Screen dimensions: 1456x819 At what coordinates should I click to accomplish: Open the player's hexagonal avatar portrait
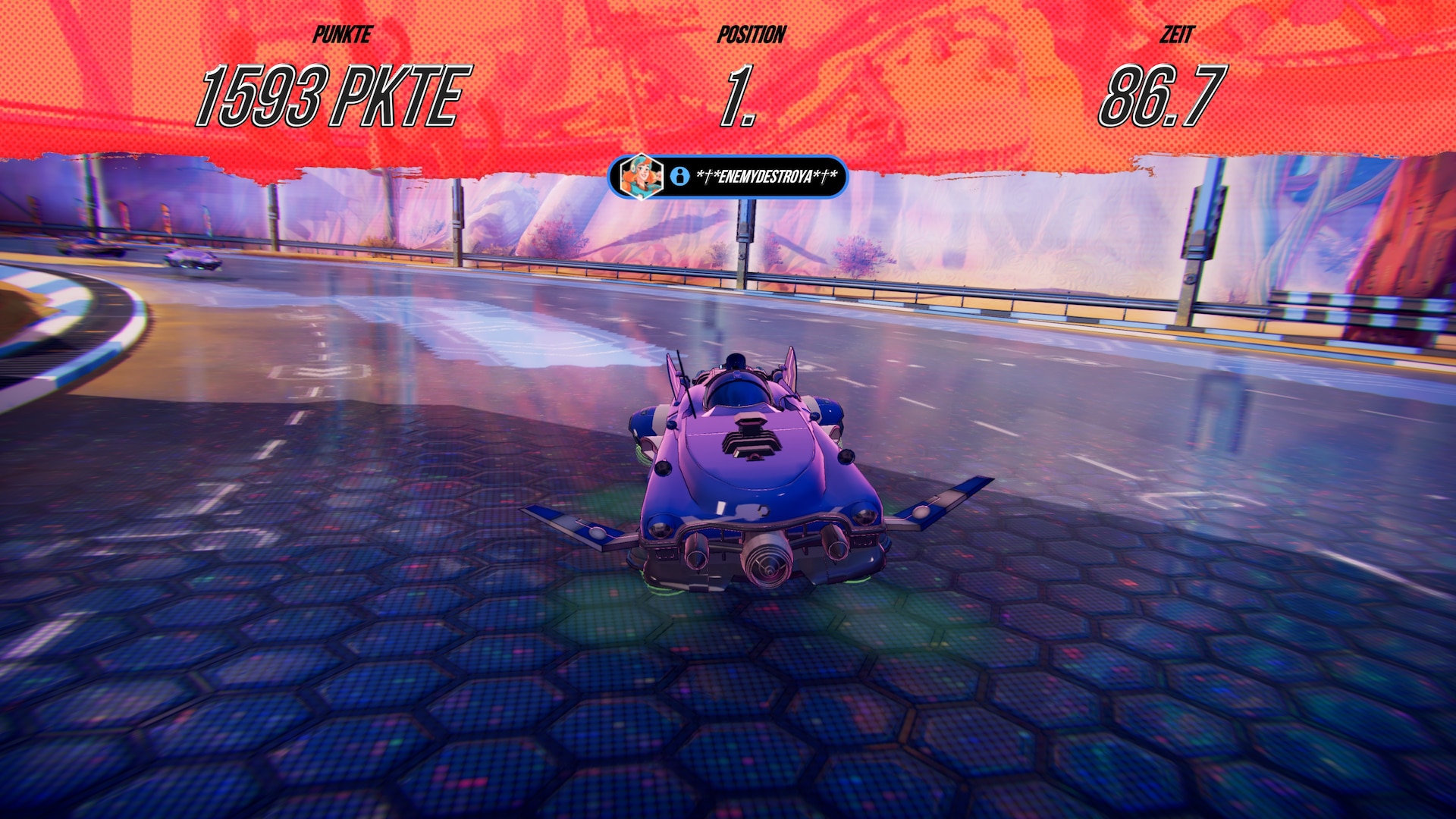641,176
